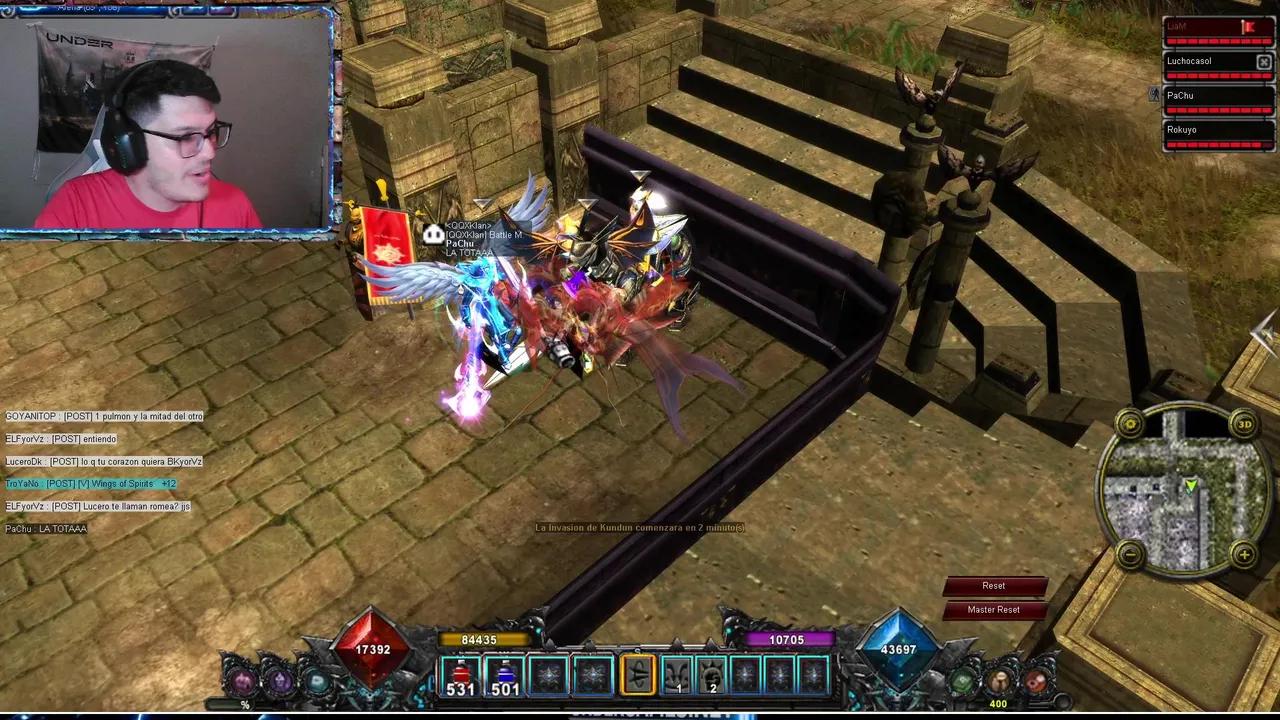
Task: Click the red round menu icon
Action: [1036, 682]
